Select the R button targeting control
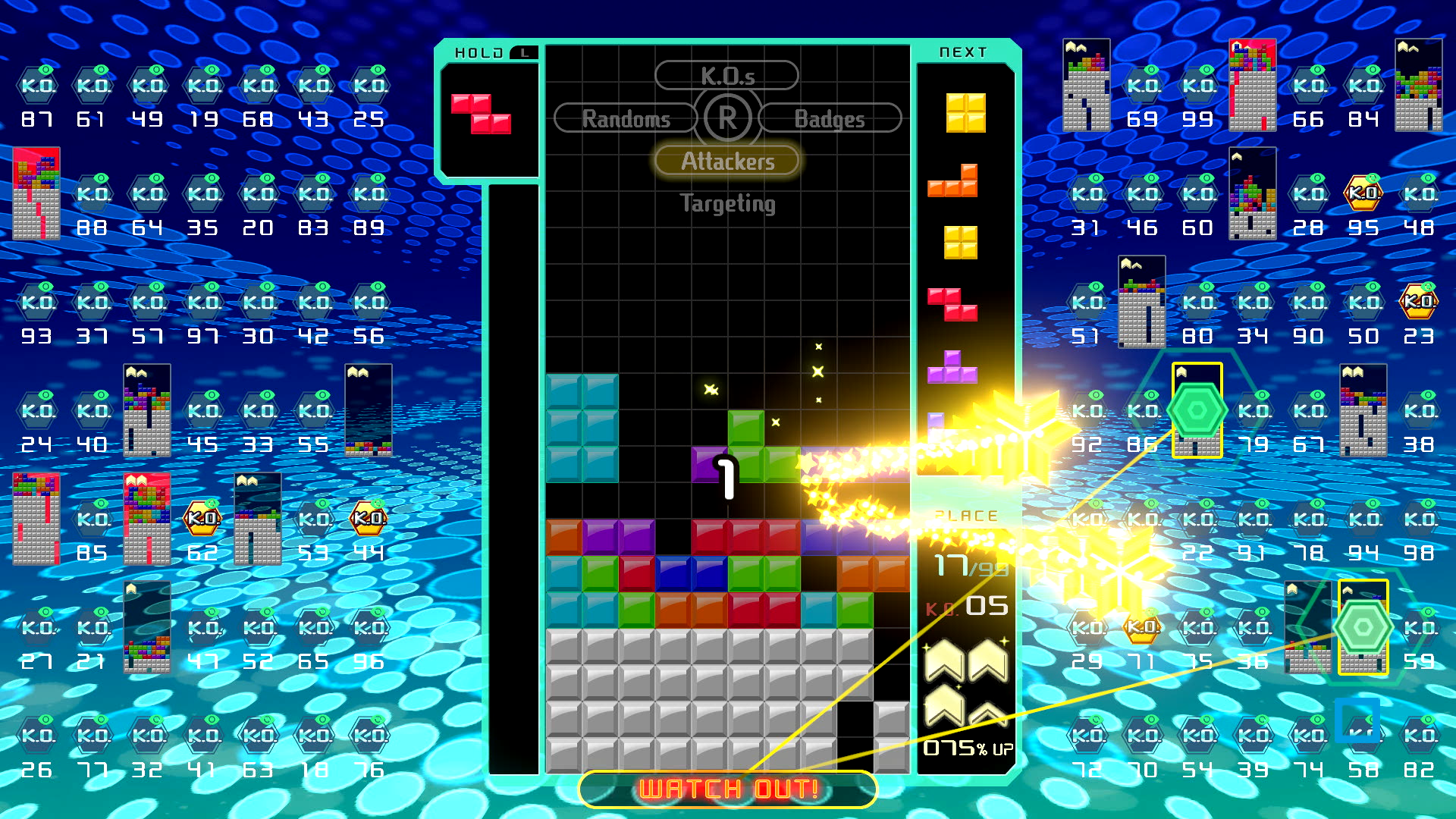The width and height of the screenshot is (1456, 819). point(727,118)
